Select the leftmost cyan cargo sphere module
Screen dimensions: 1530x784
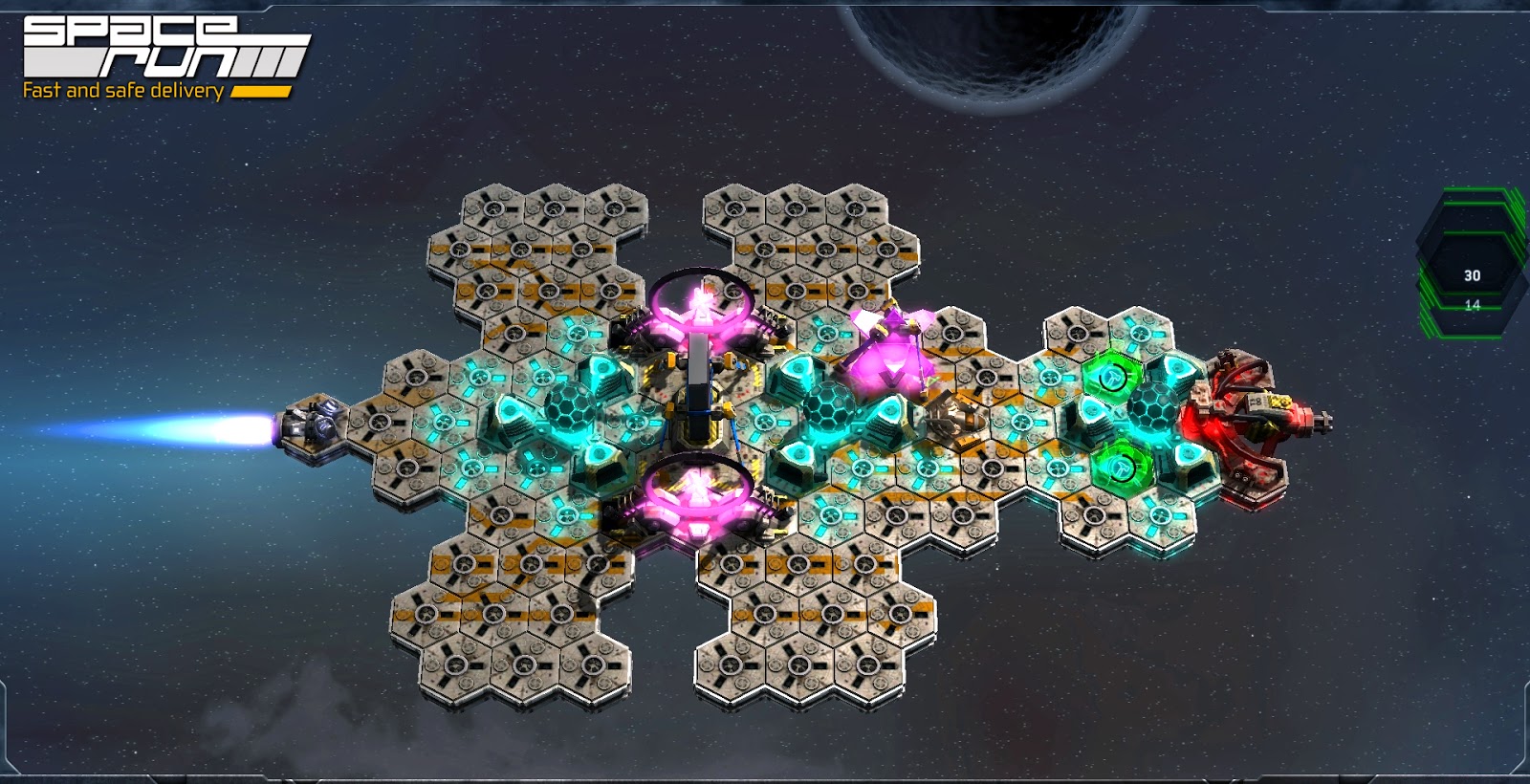pyautogui.click(x=569, y=406)
